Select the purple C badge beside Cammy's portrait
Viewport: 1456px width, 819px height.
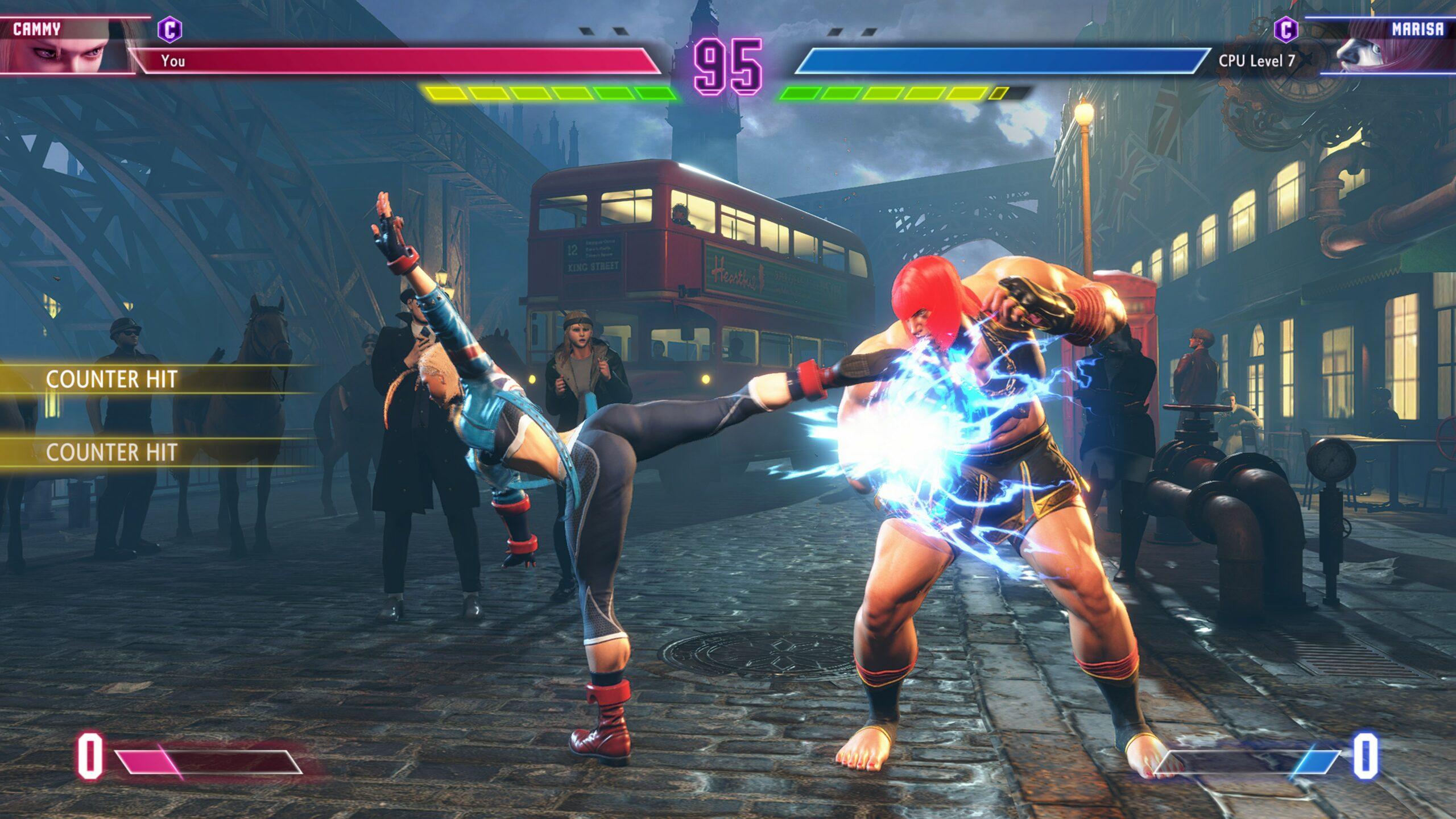(169, 30)
